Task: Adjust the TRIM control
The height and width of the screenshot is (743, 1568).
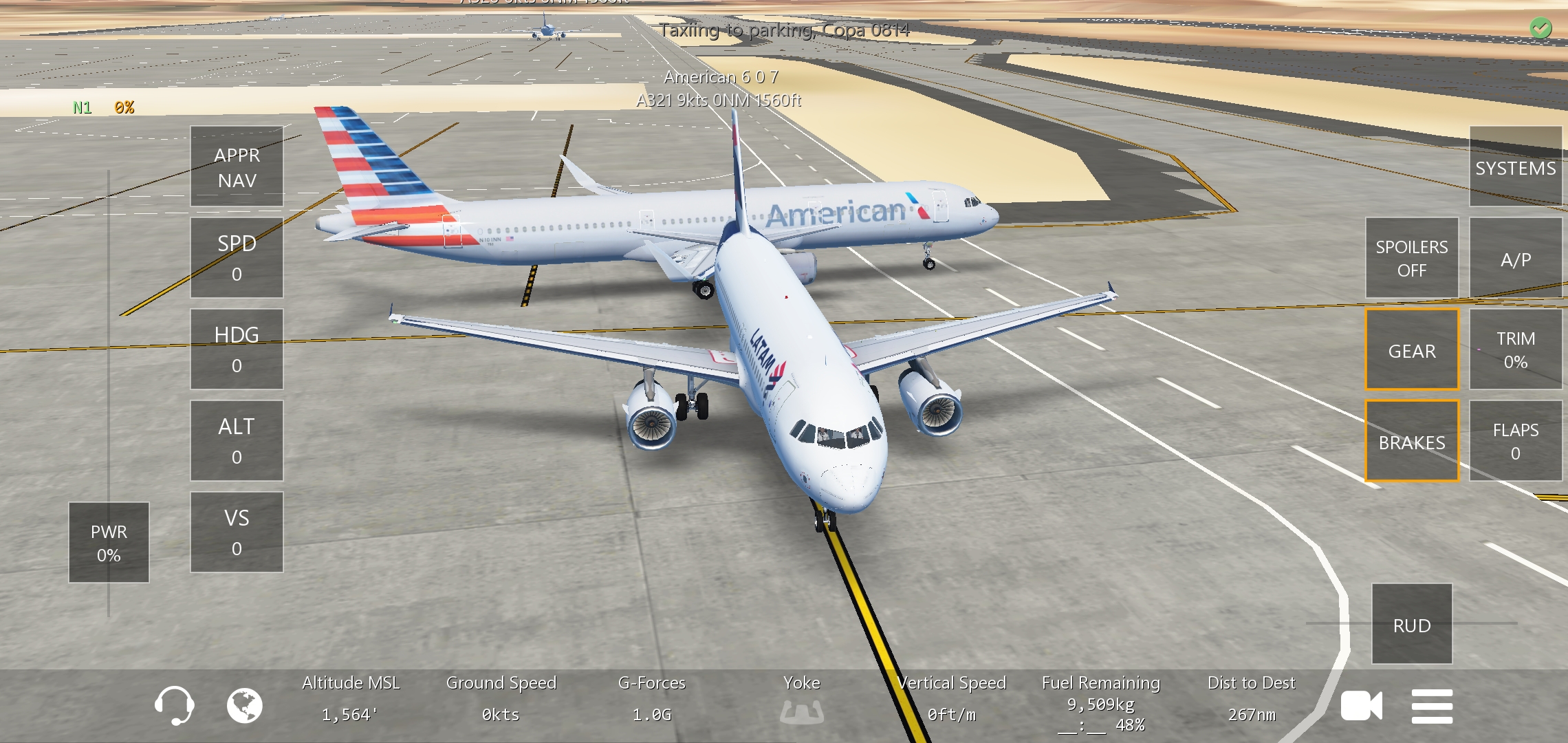Action: pyautogui.click(x=1515, y=349)
